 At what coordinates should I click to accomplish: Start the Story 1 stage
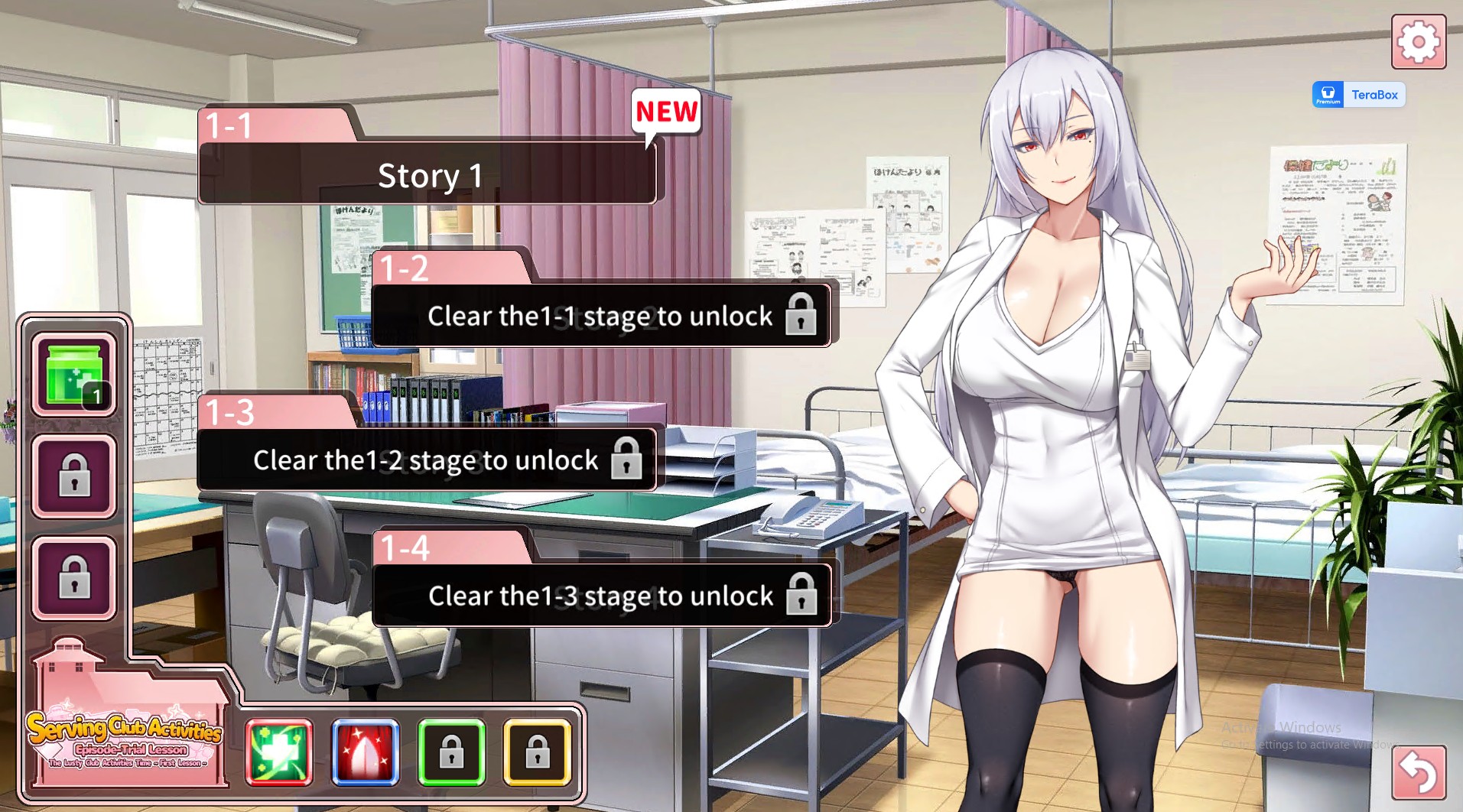coord(428,174)
